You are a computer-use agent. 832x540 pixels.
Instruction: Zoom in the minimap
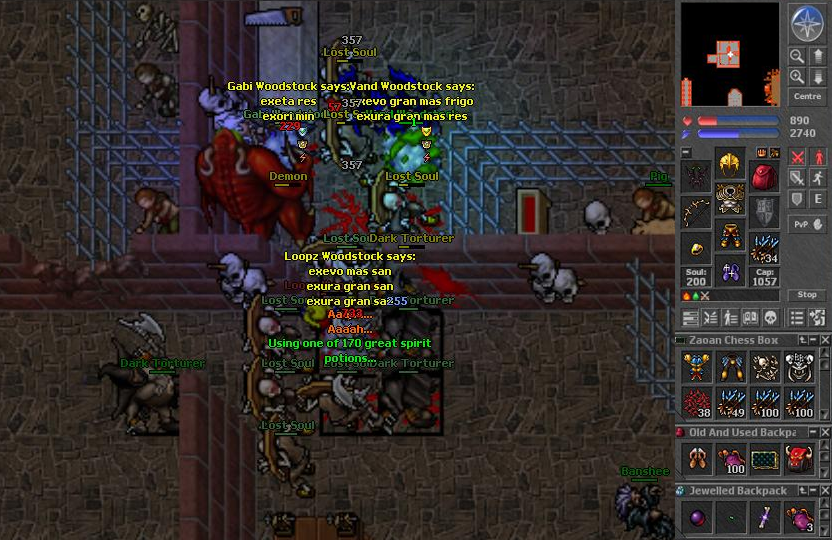(797, 77)
